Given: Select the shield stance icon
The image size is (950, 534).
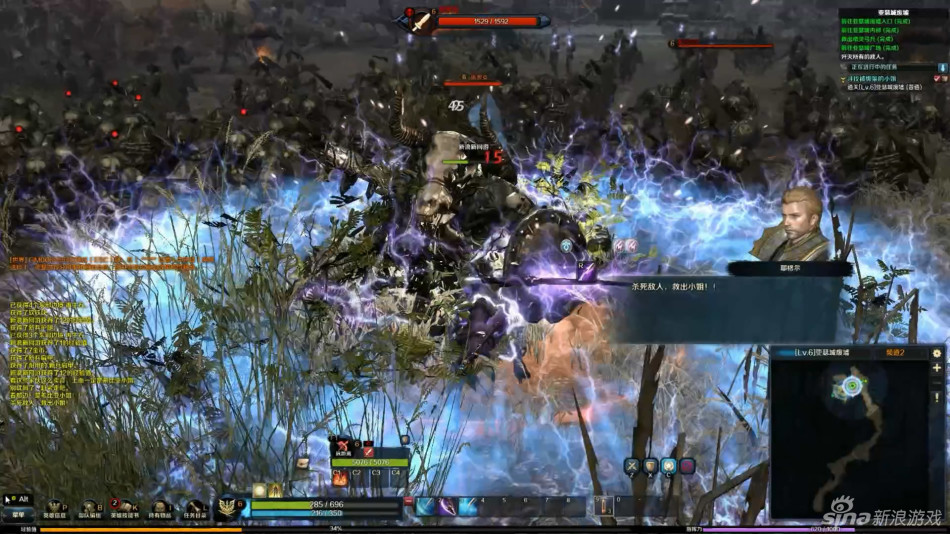Looking at the screenshot, I should pos(650,466).
